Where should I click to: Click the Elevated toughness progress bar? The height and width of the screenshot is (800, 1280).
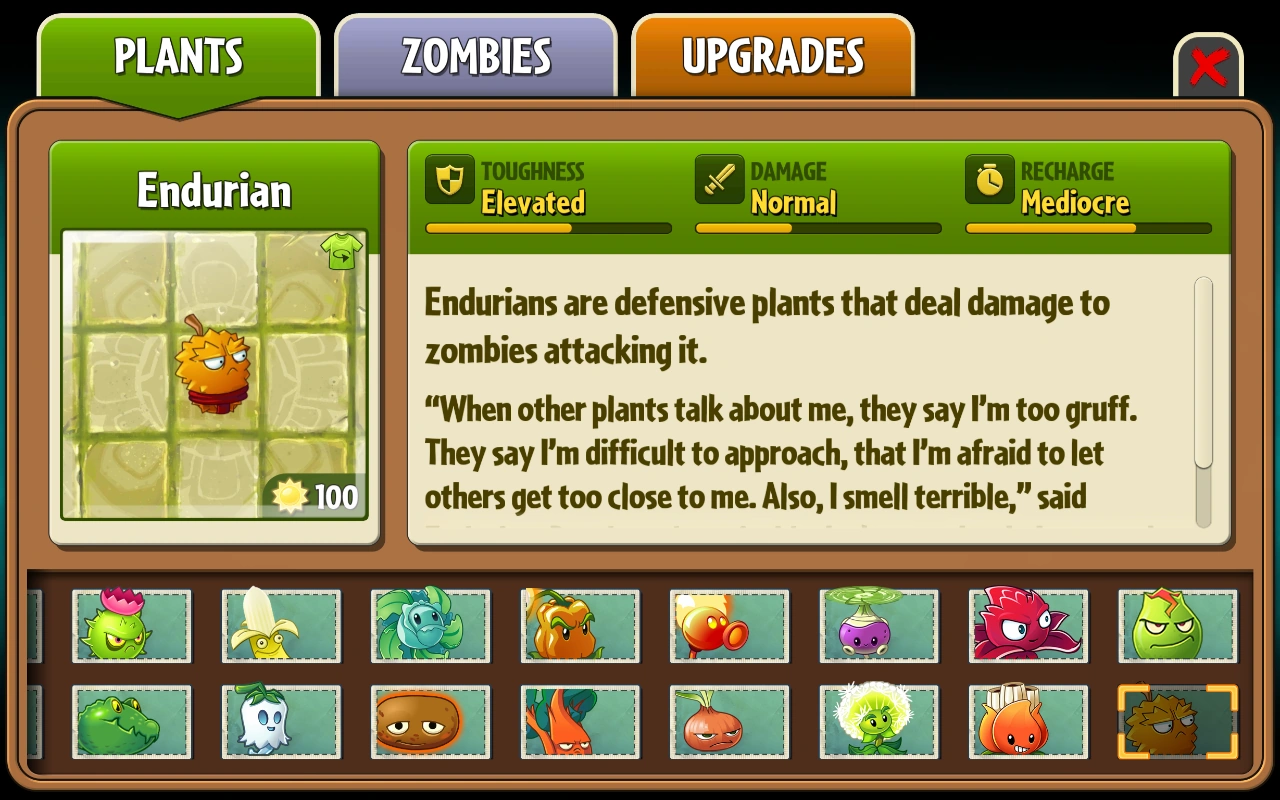tap(548, 228)
